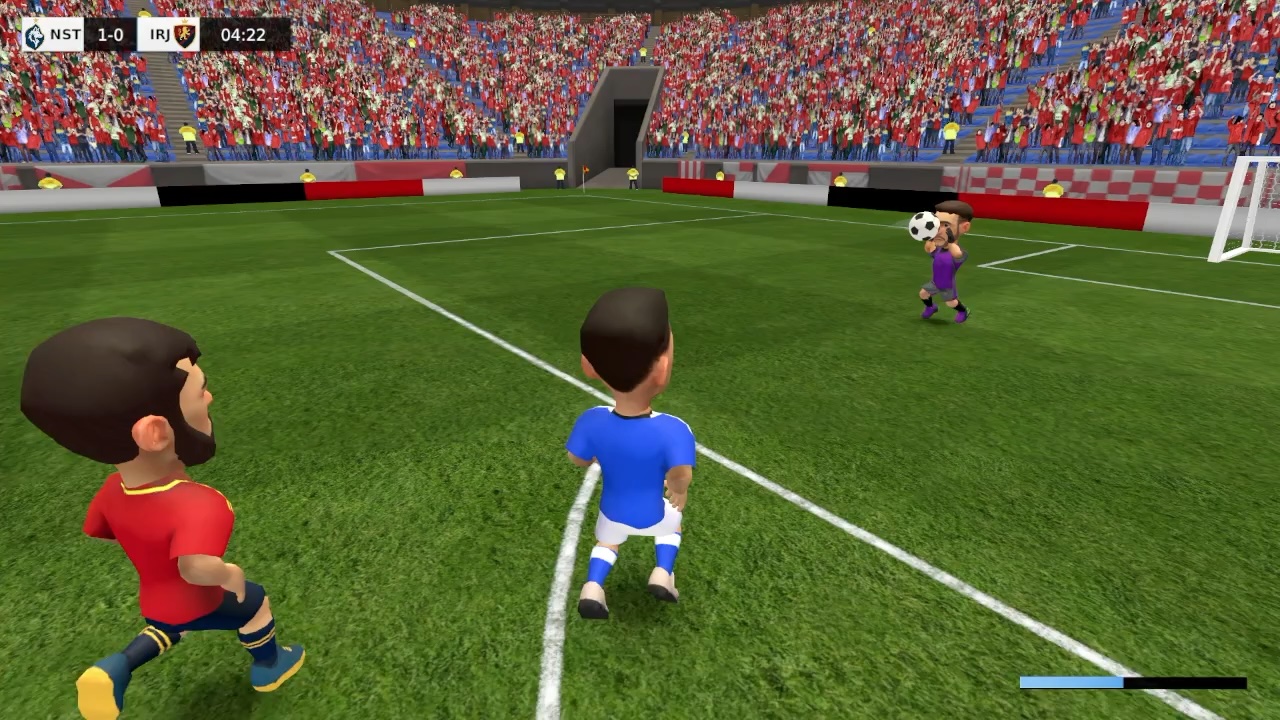Click the NST wolf team badge

[35, 34]
